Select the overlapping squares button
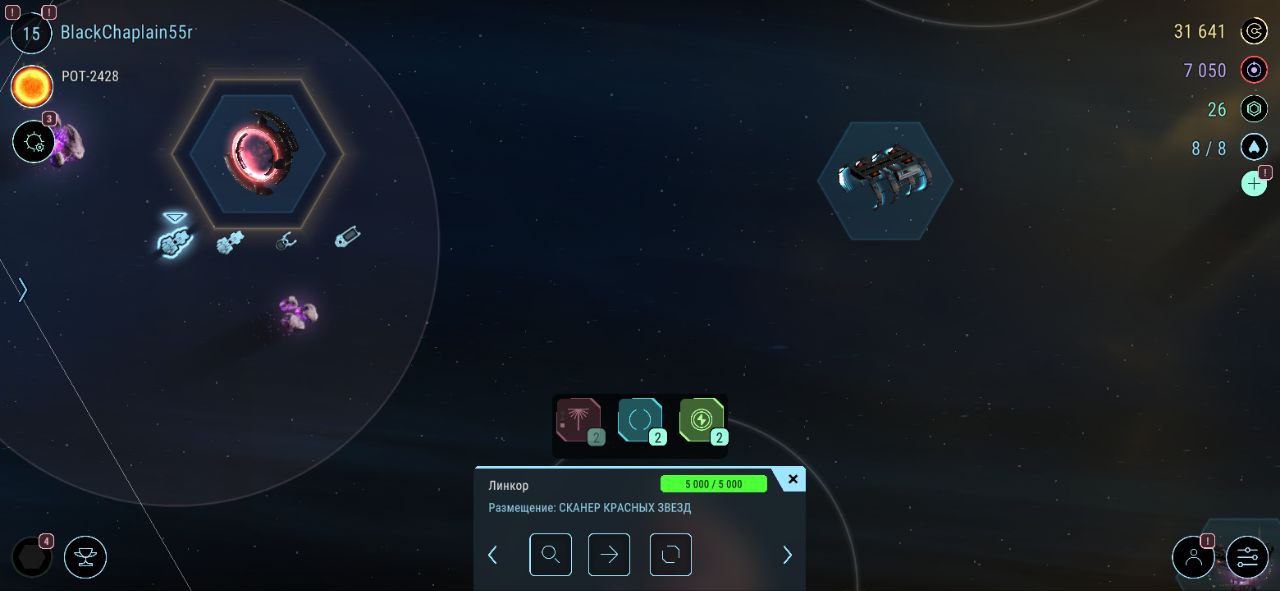Screen dimensions: 1280x591 point(670,555)
